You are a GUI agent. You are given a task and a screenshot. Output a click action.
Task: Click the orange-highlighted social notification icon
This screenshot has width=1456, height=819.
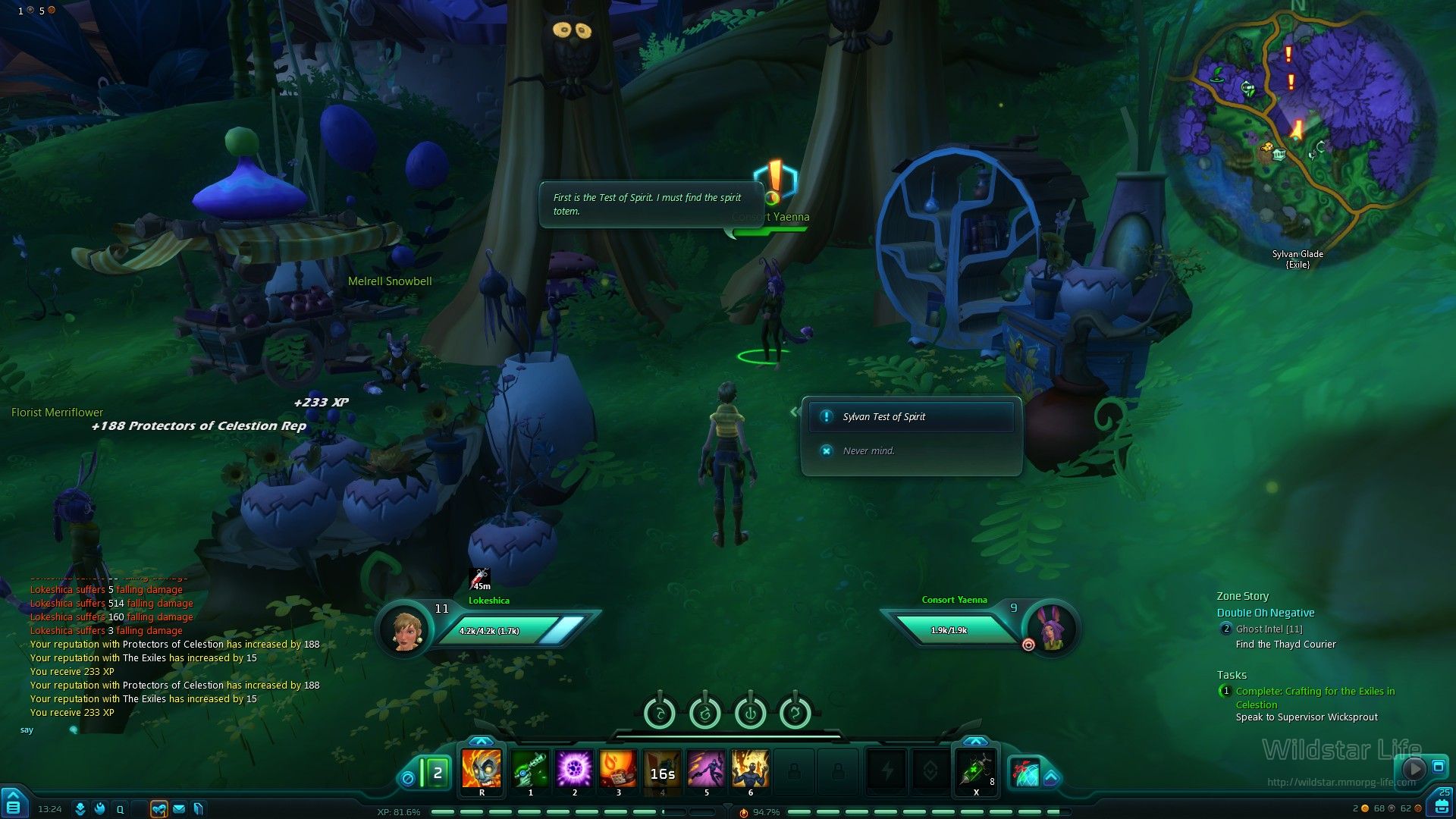pos(158,809)
